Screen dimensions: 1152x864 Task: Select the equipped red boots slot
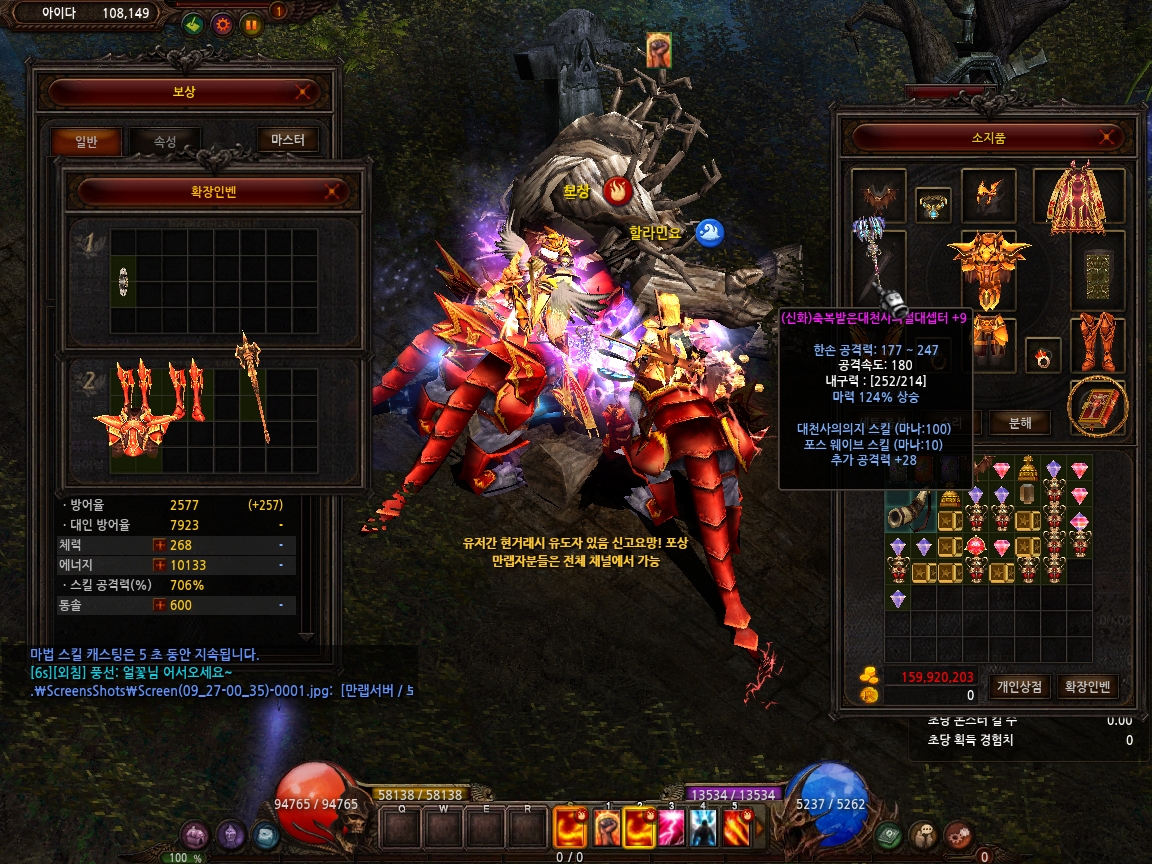(1097, 343)
